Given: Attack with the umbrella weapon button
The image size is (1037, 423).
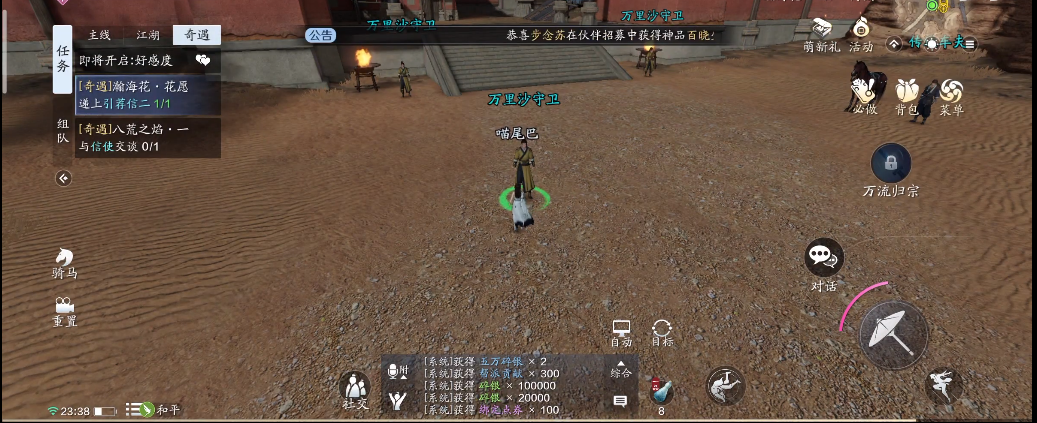Looking at the screenshot, I should click(x=892, y=334).
